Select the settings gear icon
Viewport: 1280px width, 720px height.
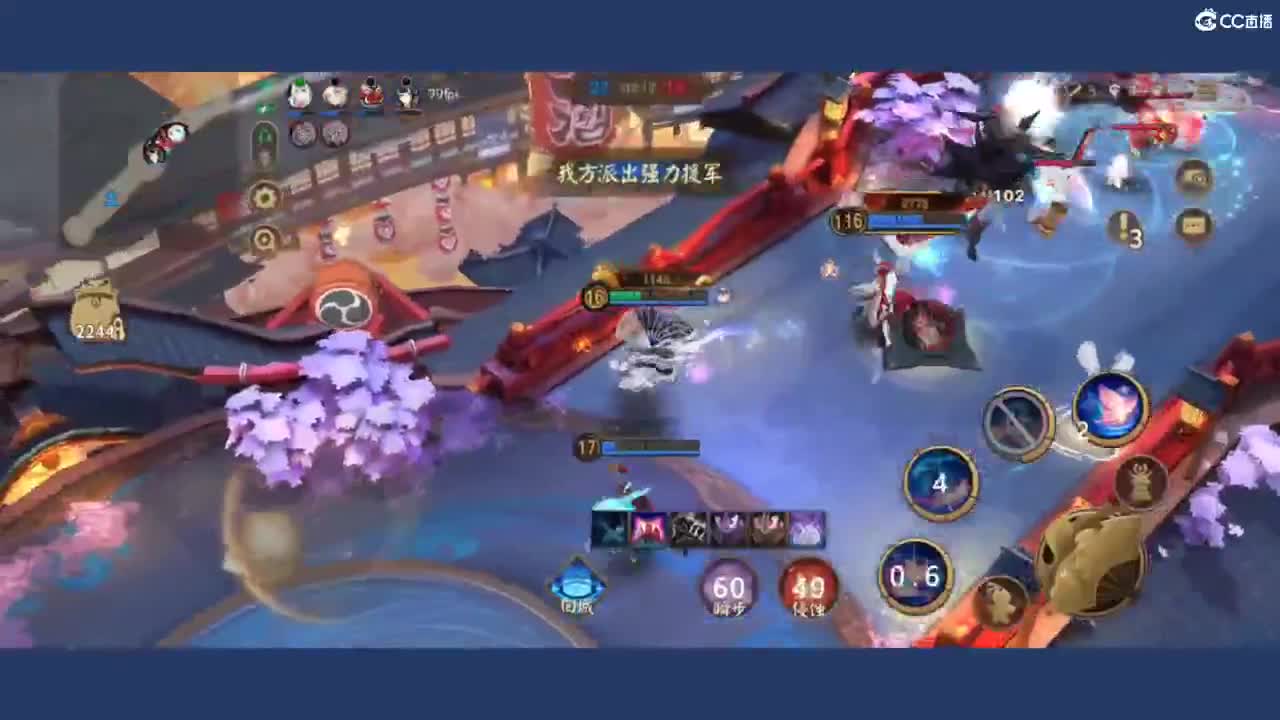pyautogui.click(x=264, y=196)
